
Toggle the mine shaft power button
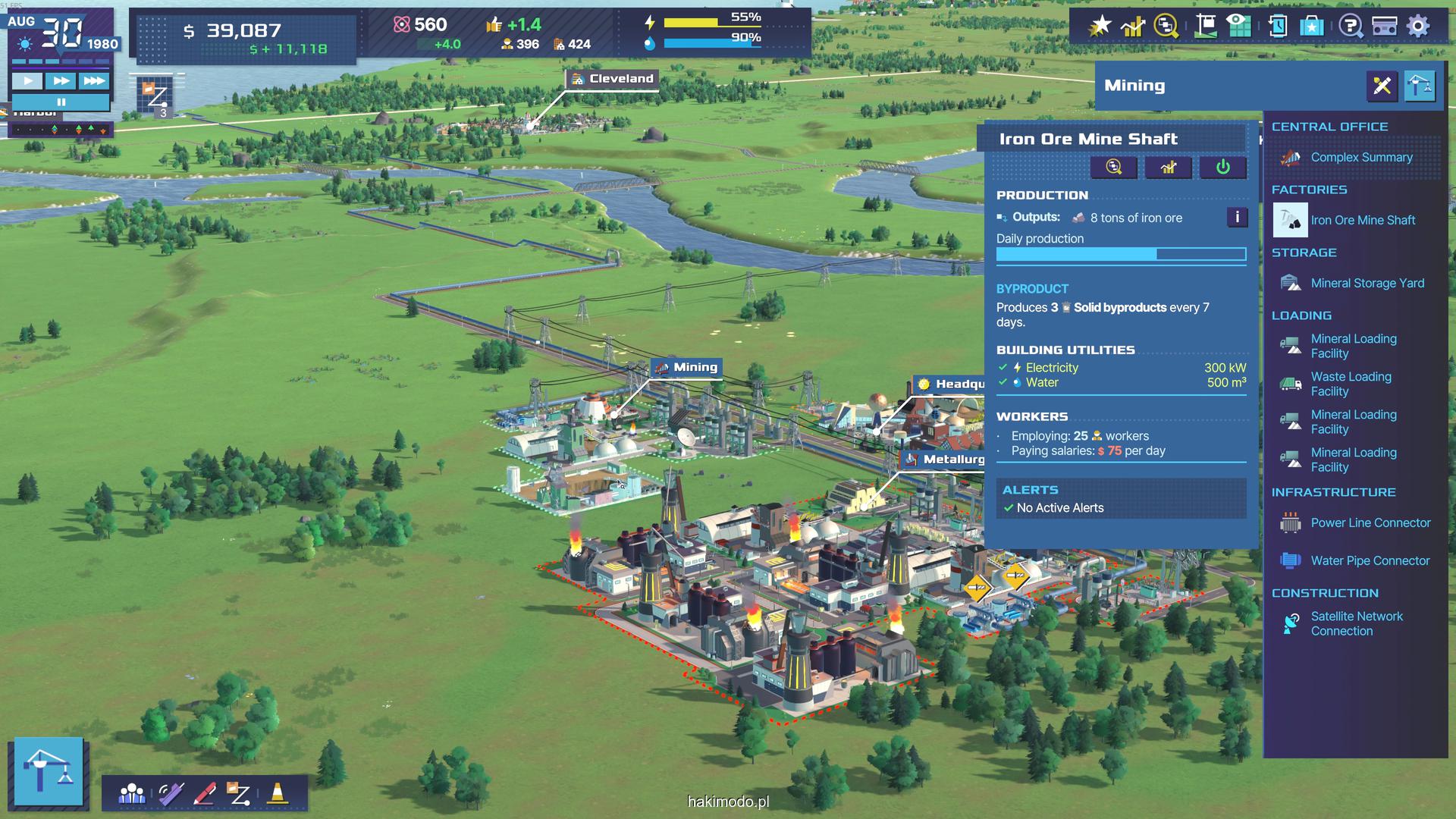point(1222,168)
